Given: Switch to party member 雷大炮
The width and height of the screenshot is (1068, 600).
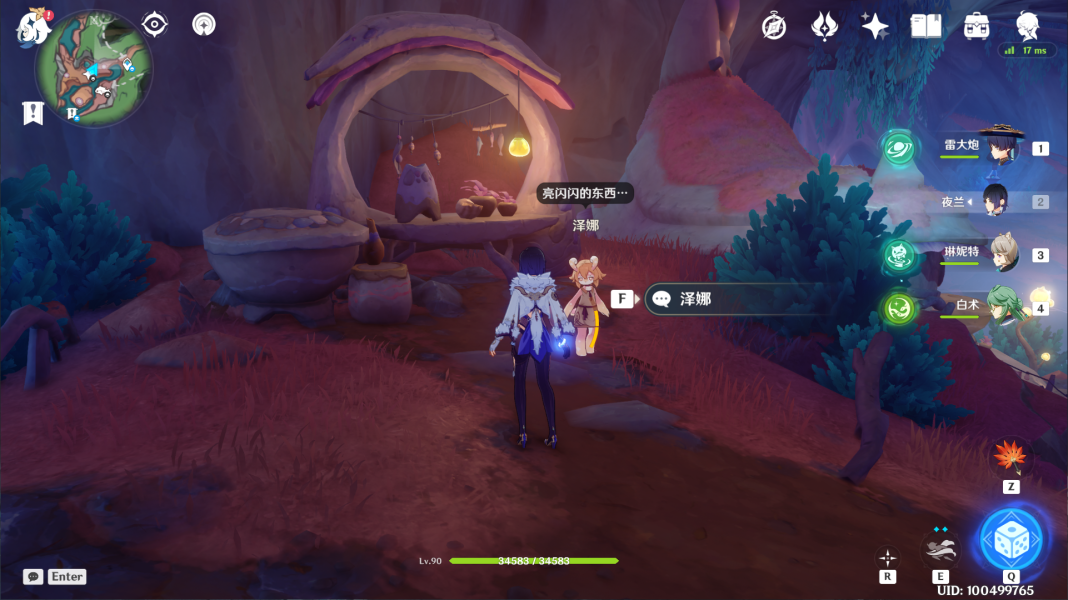Looking at the screenshot, I should (x=998, y=148).
